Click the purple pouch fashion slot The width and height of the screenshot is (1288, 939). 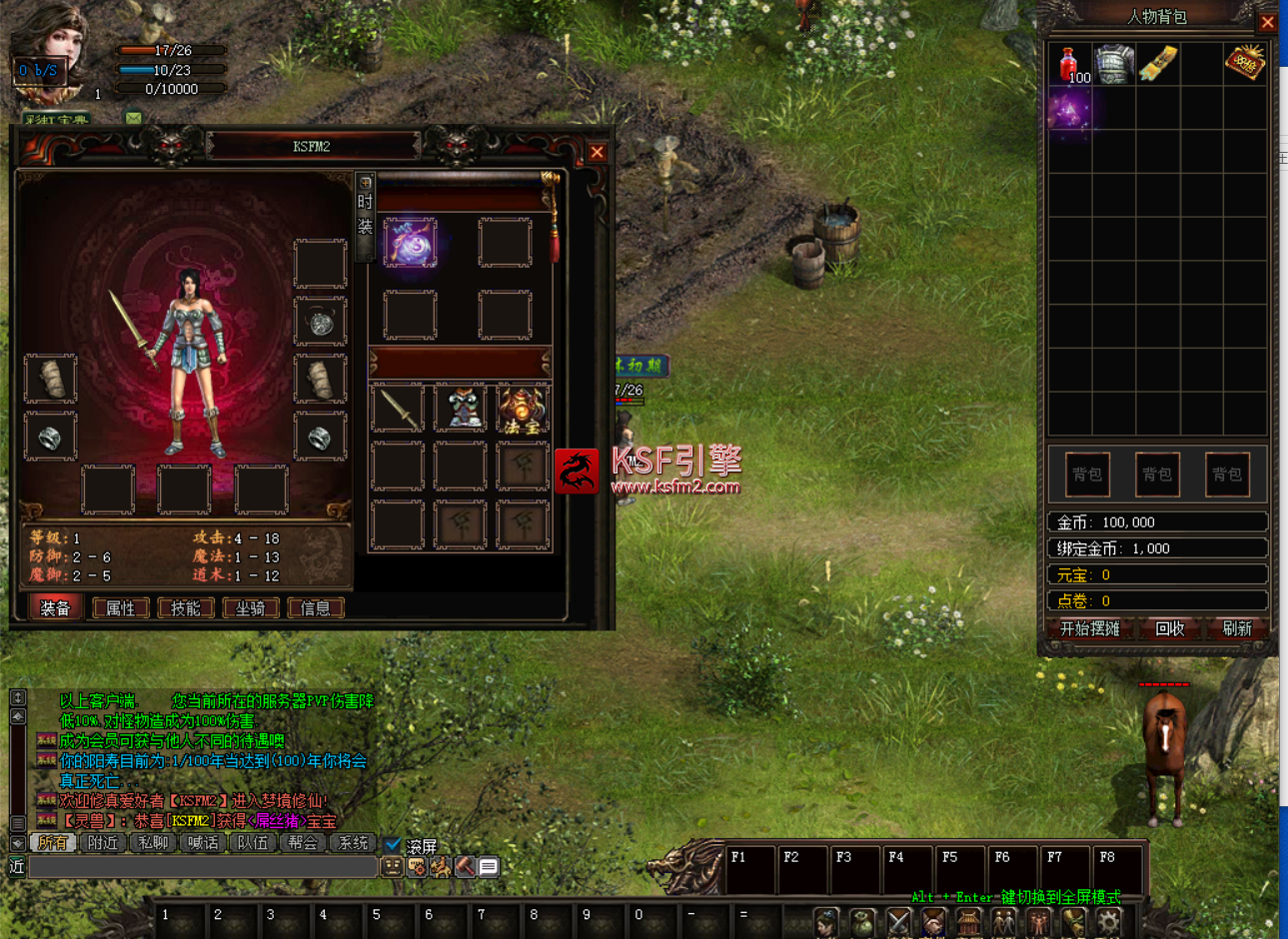click(x=410, y=241)
